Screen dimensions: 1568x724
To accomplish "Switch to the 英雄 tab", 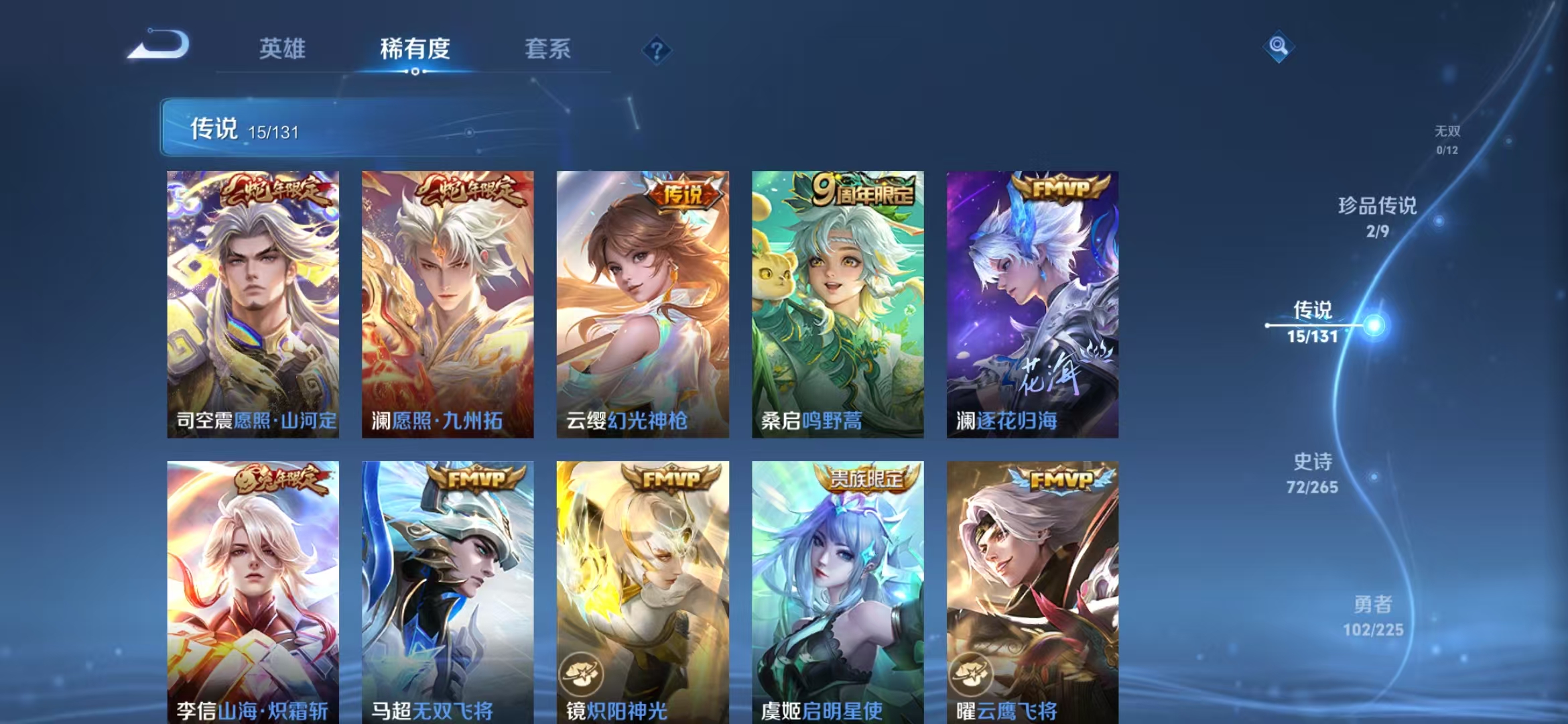I will pyautogui.click(x=284, y=49).
